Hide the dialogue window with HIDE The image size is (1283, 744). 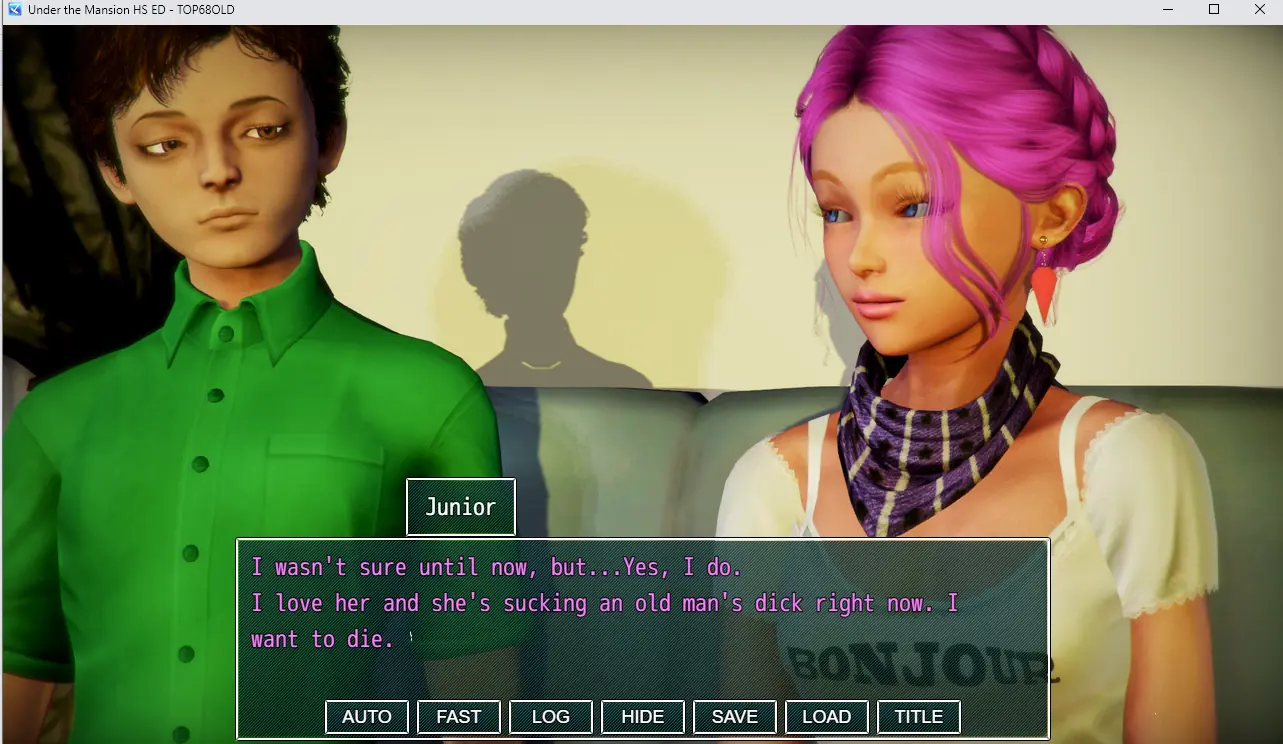coord(643,716)
